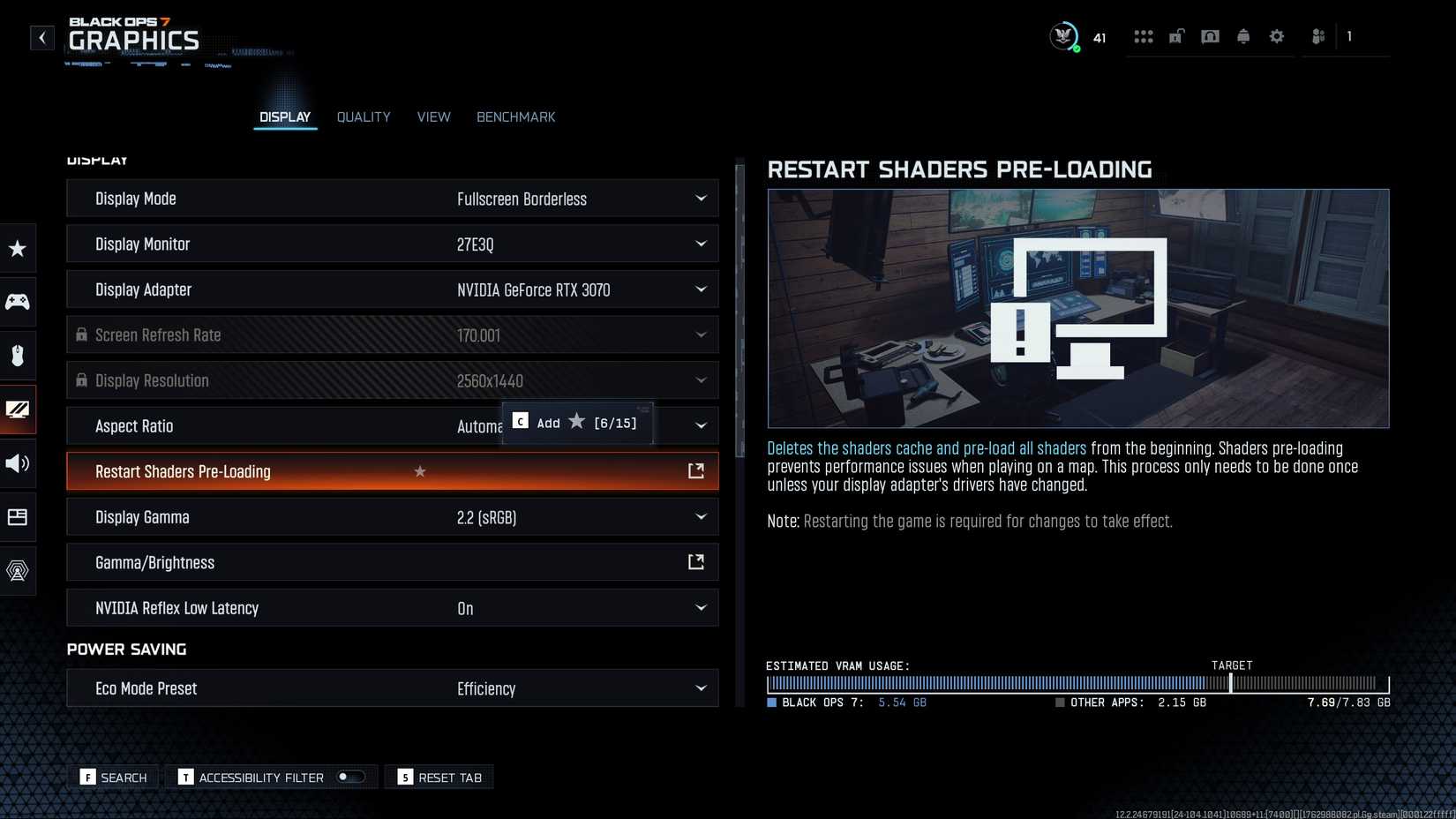Select the interface settings sidebar icon
Image resolution: width=1456 pixels, height=819 pixels.
coord(18,517)
